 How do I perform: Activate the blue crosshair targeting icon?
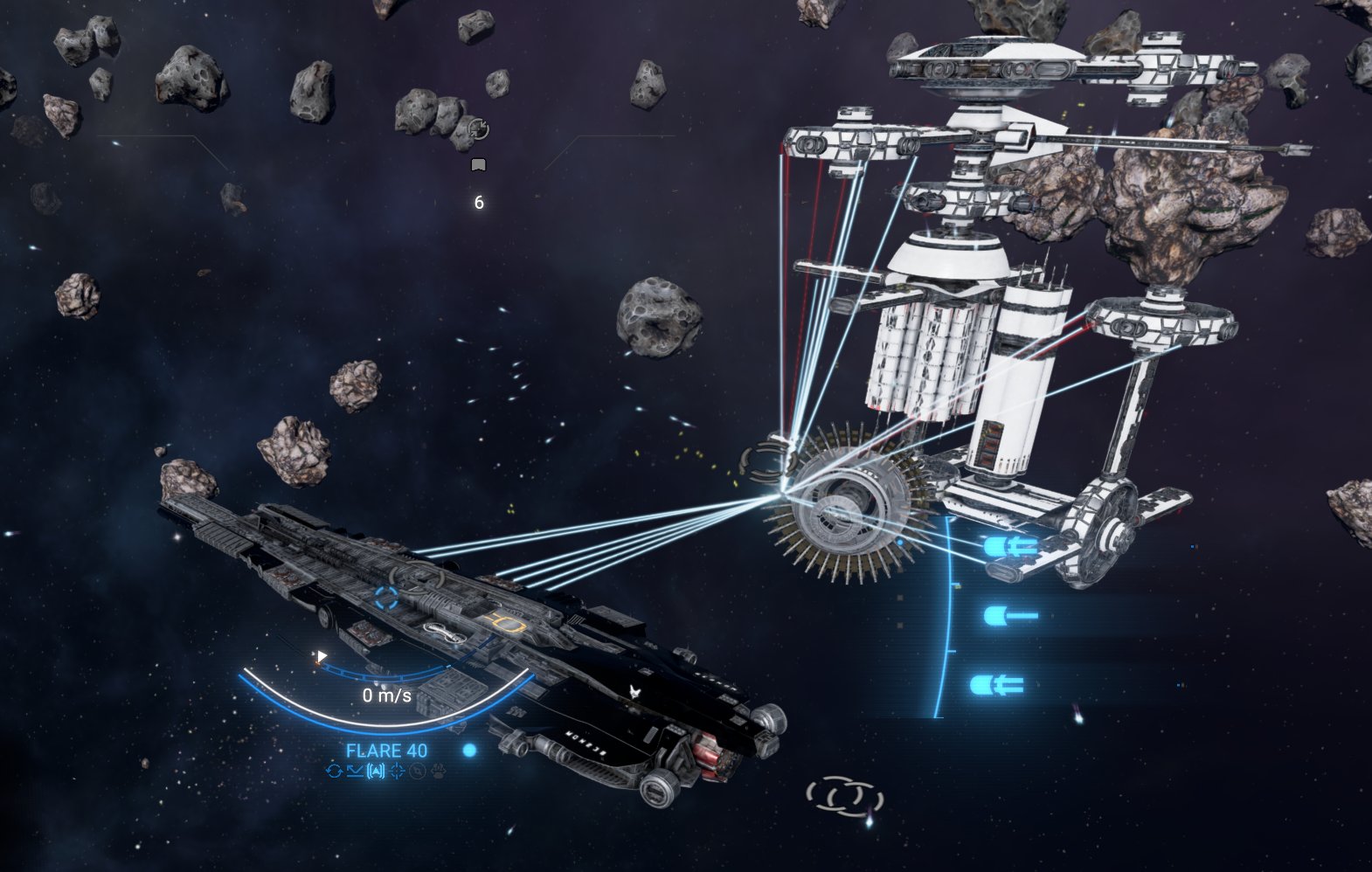tap(398, 771)
